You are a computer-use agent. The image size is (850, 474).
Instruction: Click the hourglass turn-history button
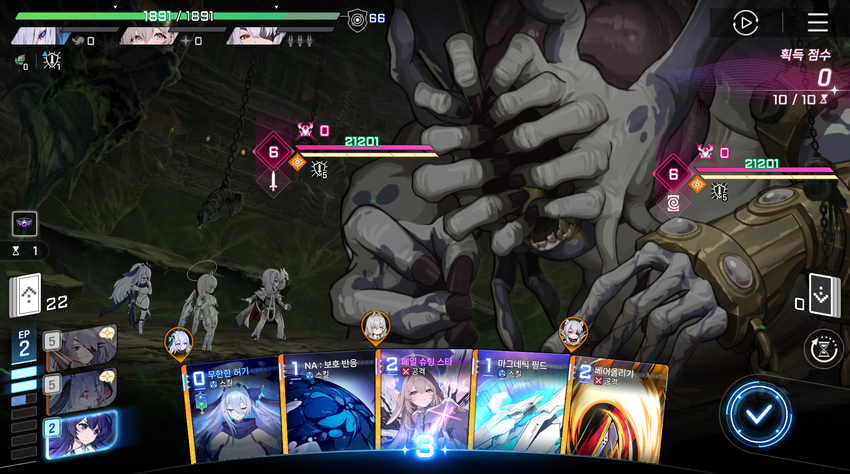pos(822,348)
